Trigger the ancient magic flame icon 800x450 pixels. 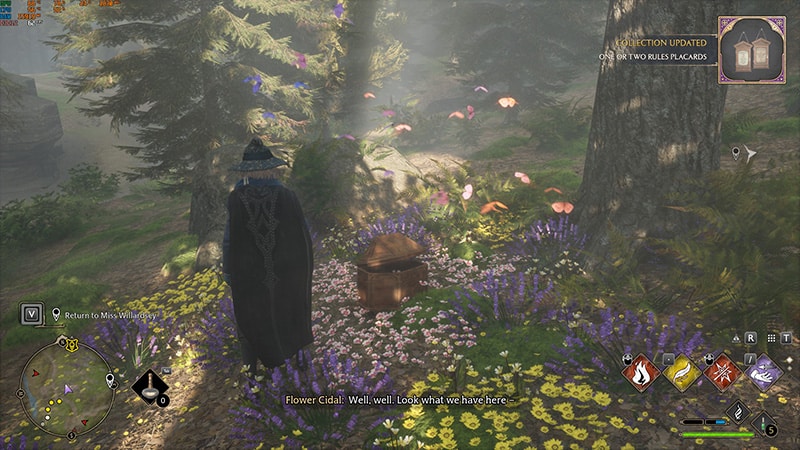pos(737,411)
